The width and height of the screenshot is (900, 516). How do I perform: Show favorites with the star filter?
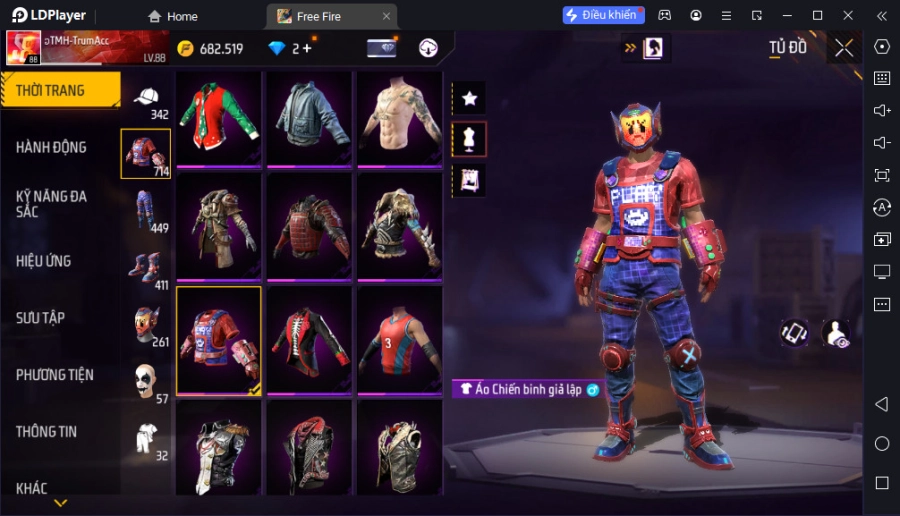click(469, 98)
